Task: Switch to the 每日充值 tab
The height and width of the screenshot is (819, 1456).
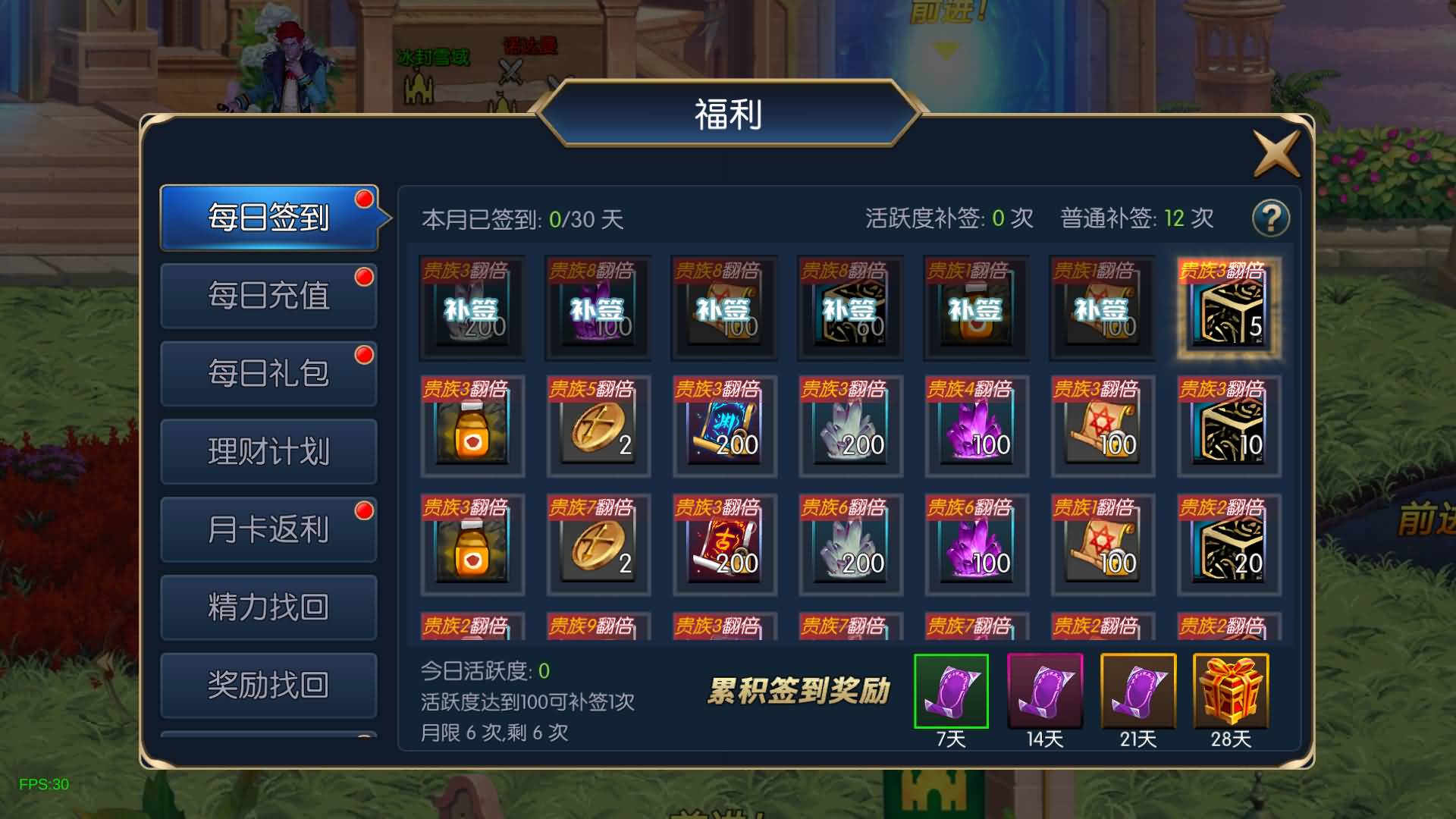Action: tap(267, 294)
